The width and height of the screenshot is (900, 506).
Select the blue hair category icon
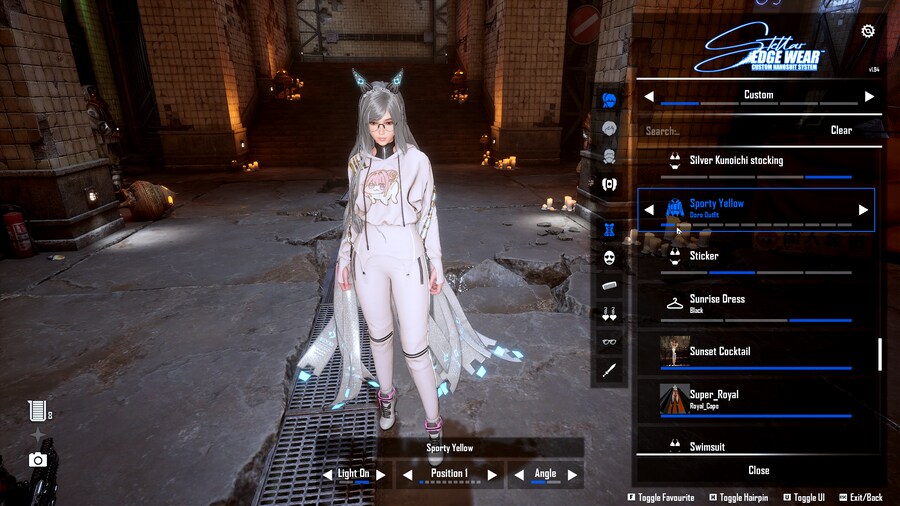[x=609, y=100]
